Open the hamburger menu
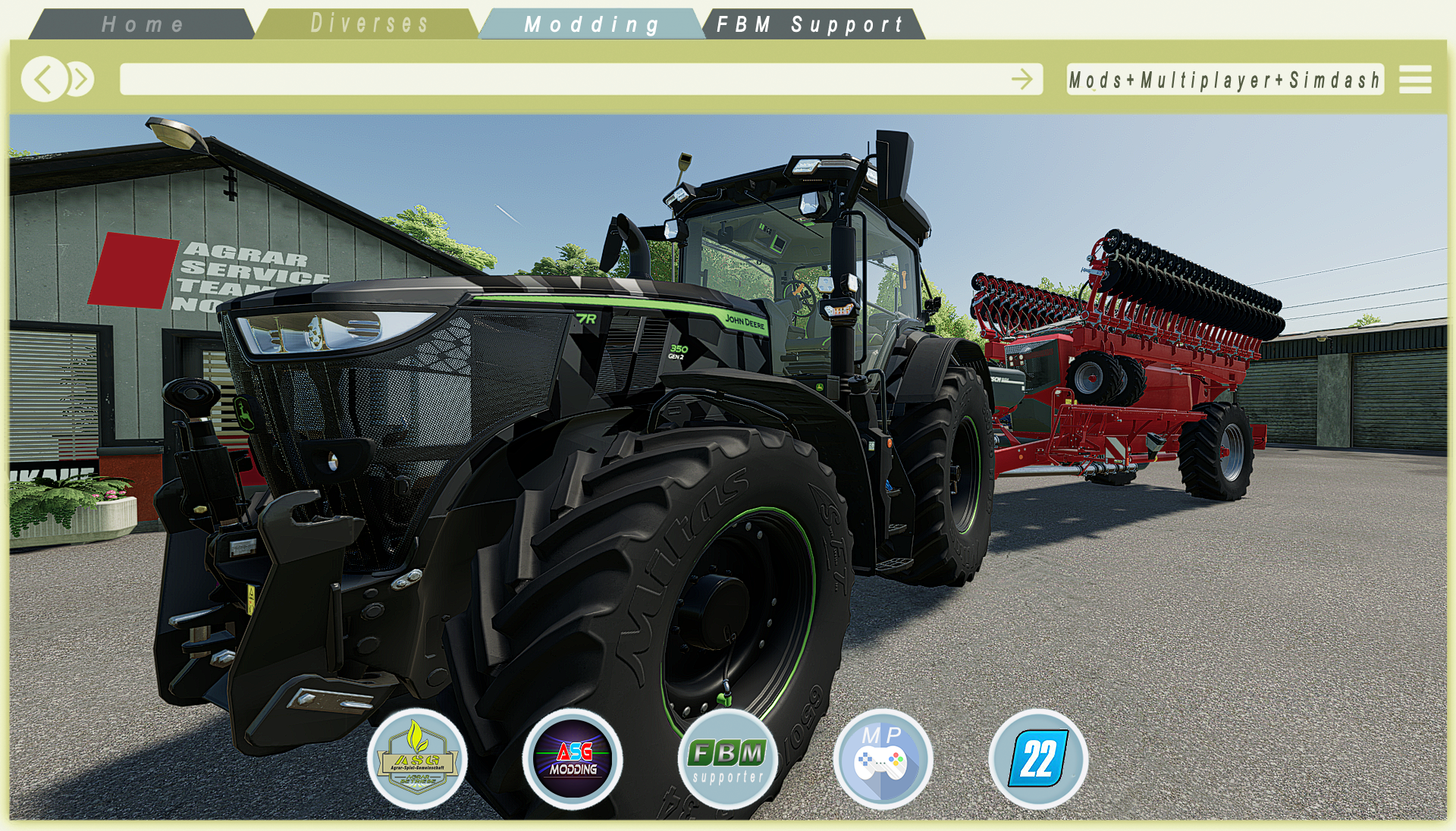Screen dimensions: 1456x831 1415,79
